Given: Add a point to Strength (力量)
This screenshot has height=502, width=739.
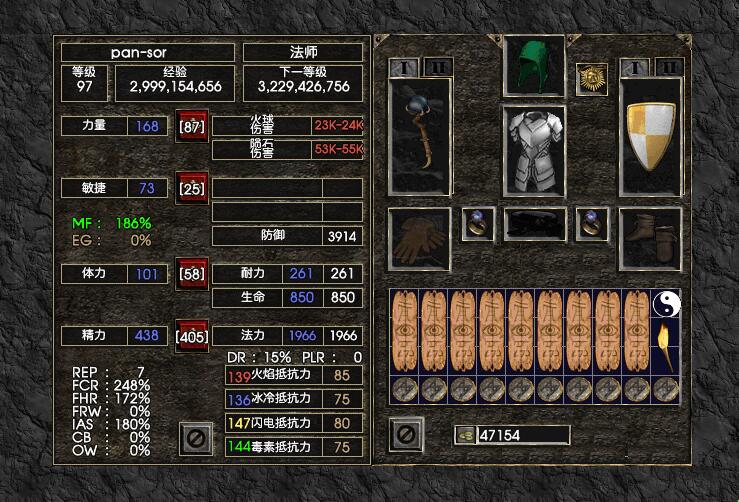Looking at the screenshot, I should pyautogui.click(x=192, y=127).
